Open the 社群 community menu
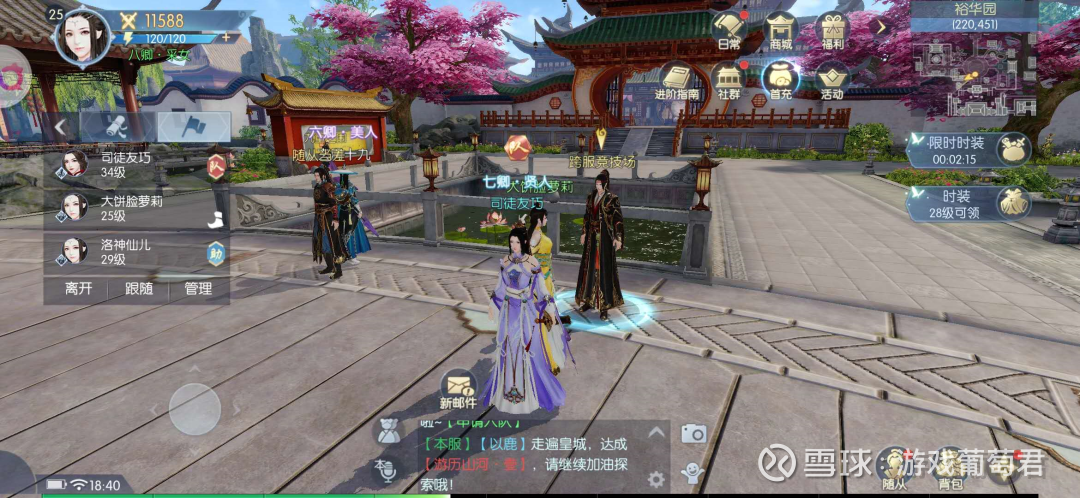 730,81
